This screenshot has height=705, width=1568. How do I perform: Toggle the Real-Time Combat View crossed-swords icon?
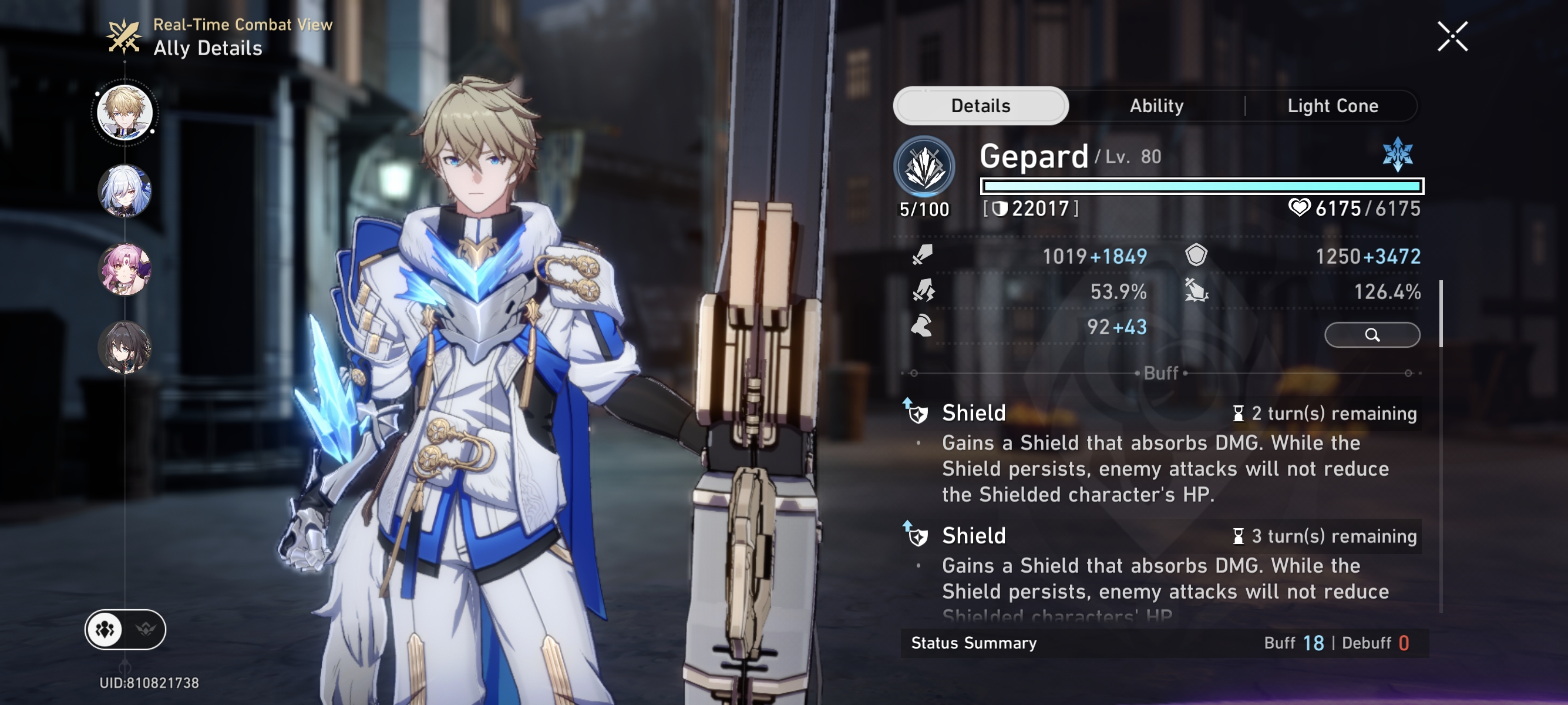(125, 38)
